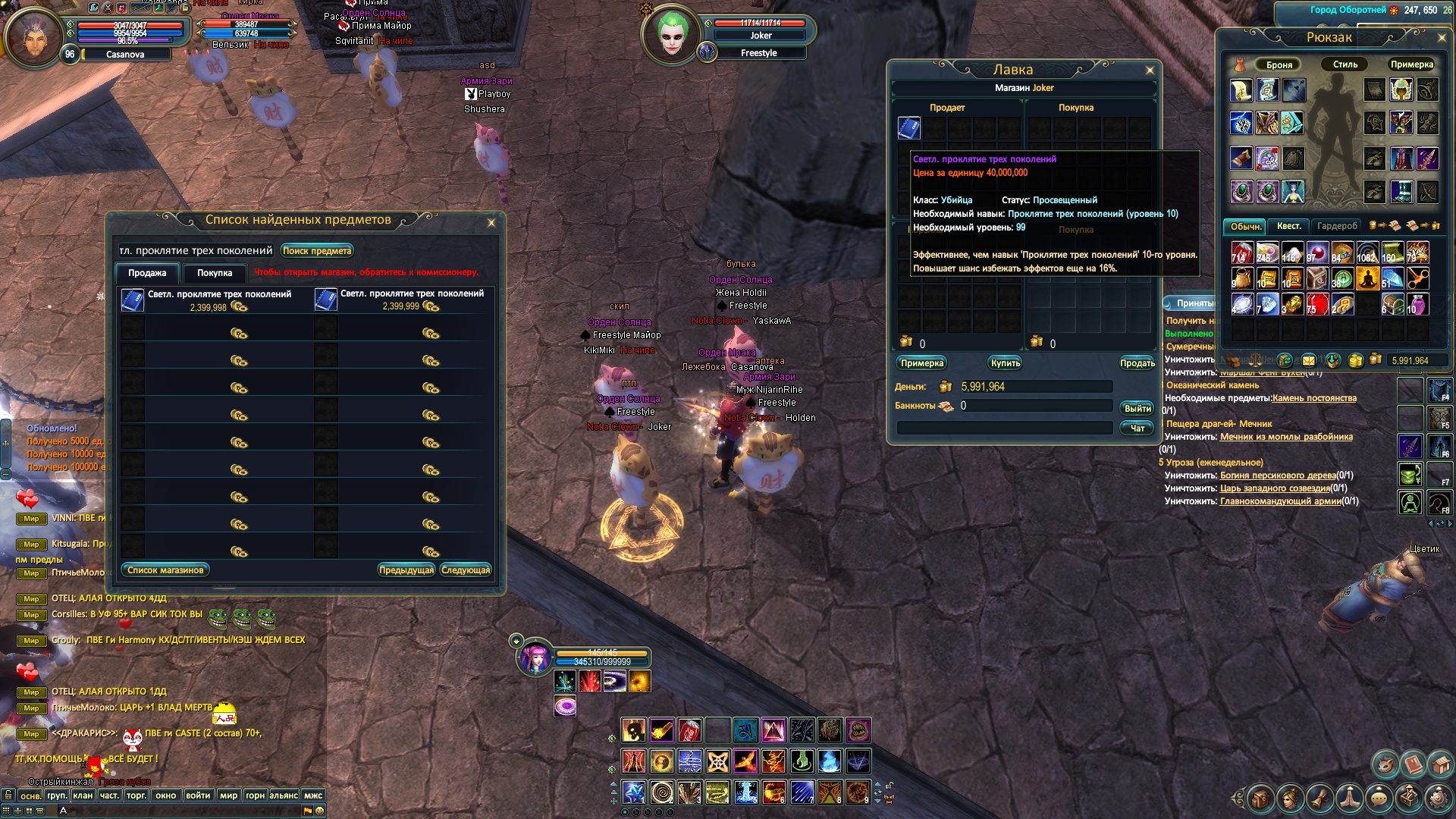Open the Гардероб inventory tab
1456x819 pixels.
[1337, 226]
